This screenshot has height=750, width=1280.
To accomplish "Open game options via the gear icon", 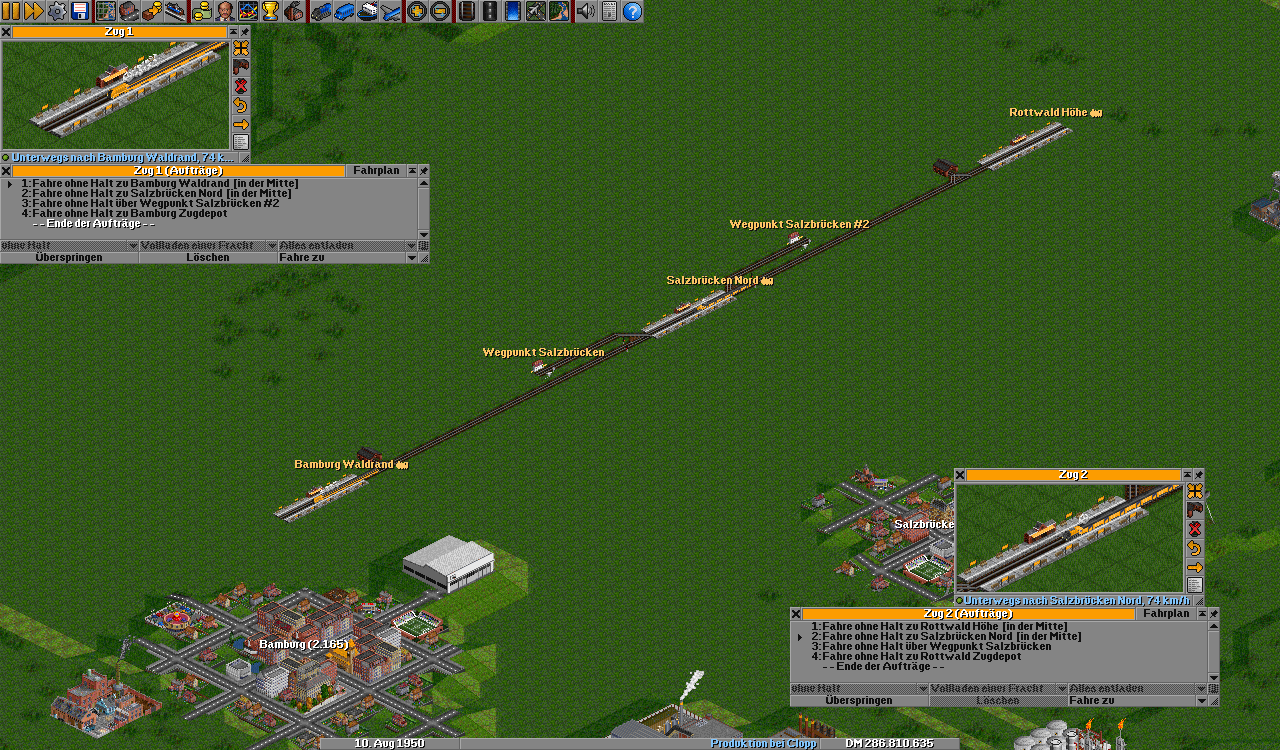I will (x=57, y=11).
